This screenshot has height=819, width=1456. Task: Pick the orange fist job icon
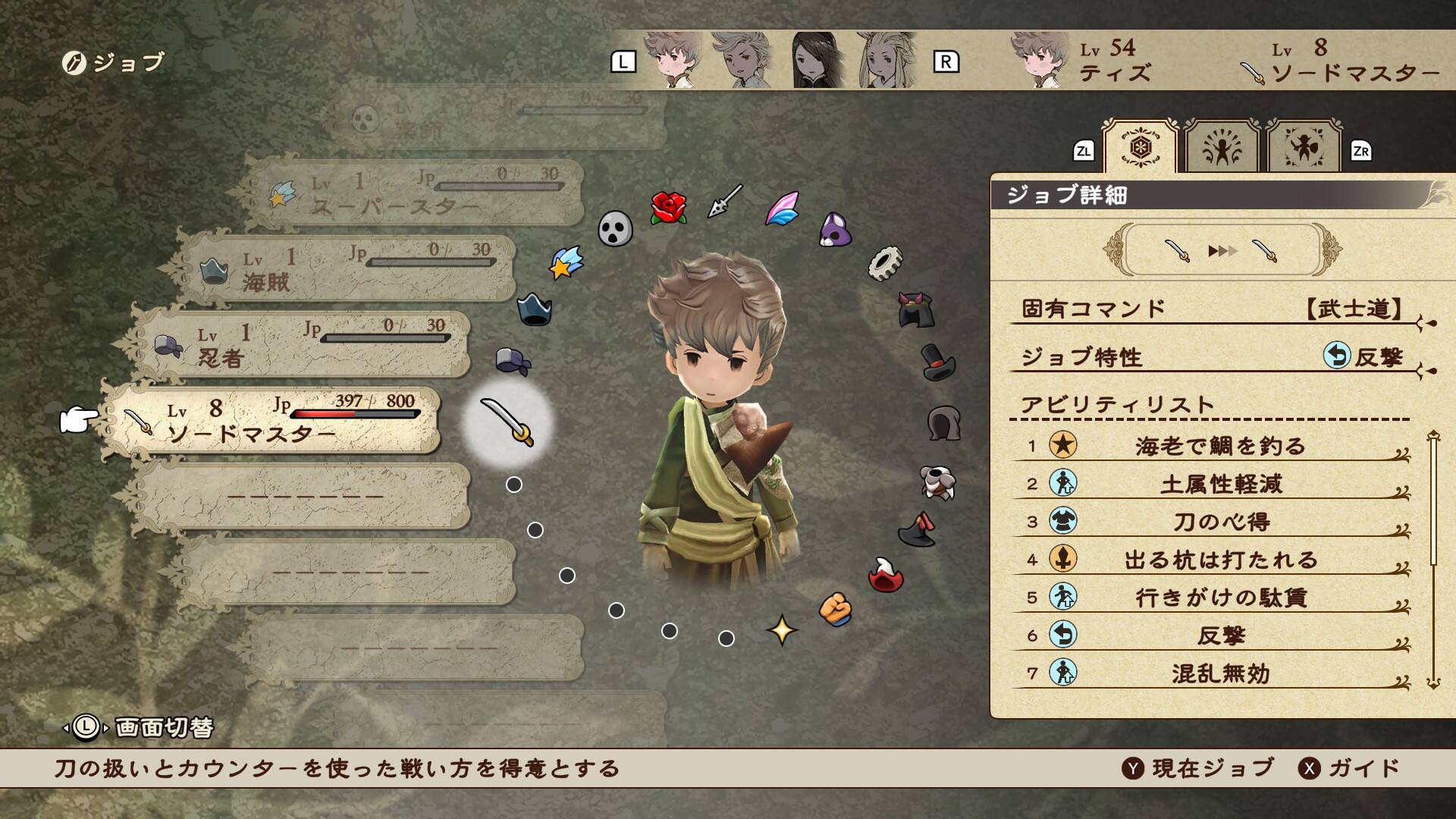(836, 610)
